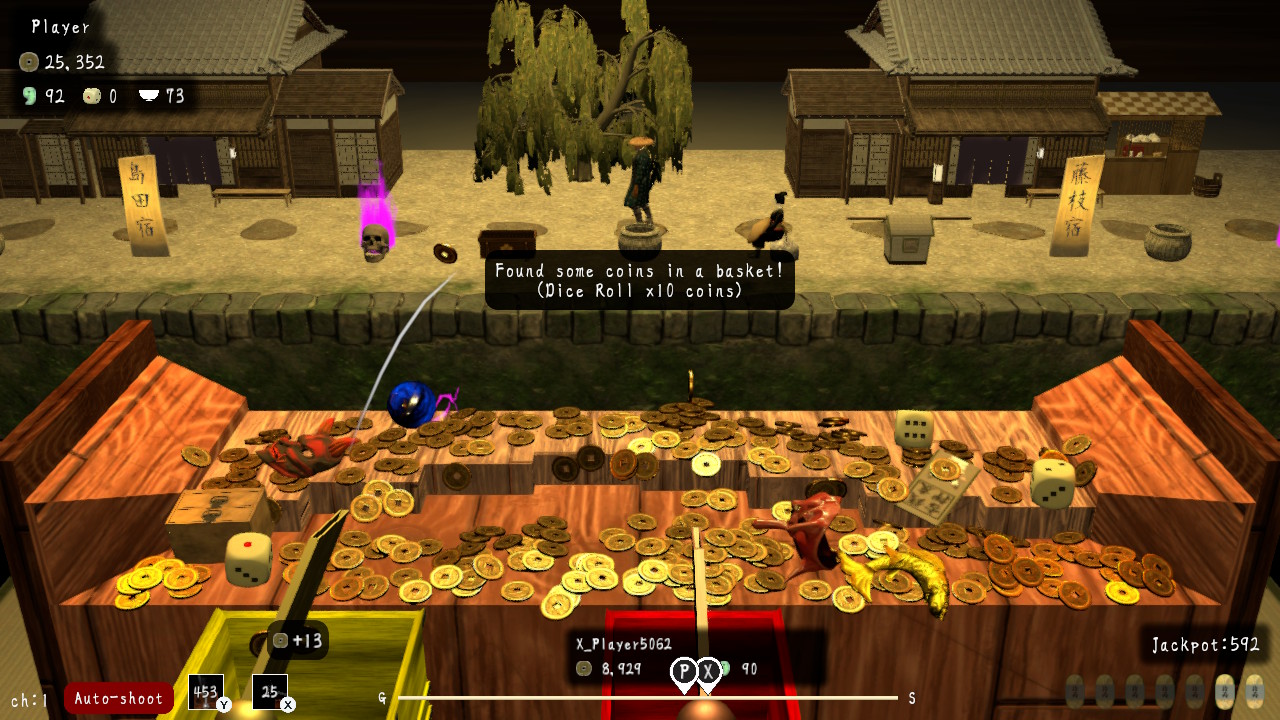This screenshot has width=1280, height=720.
Task: Select the Player name panel
Action: 58,27
